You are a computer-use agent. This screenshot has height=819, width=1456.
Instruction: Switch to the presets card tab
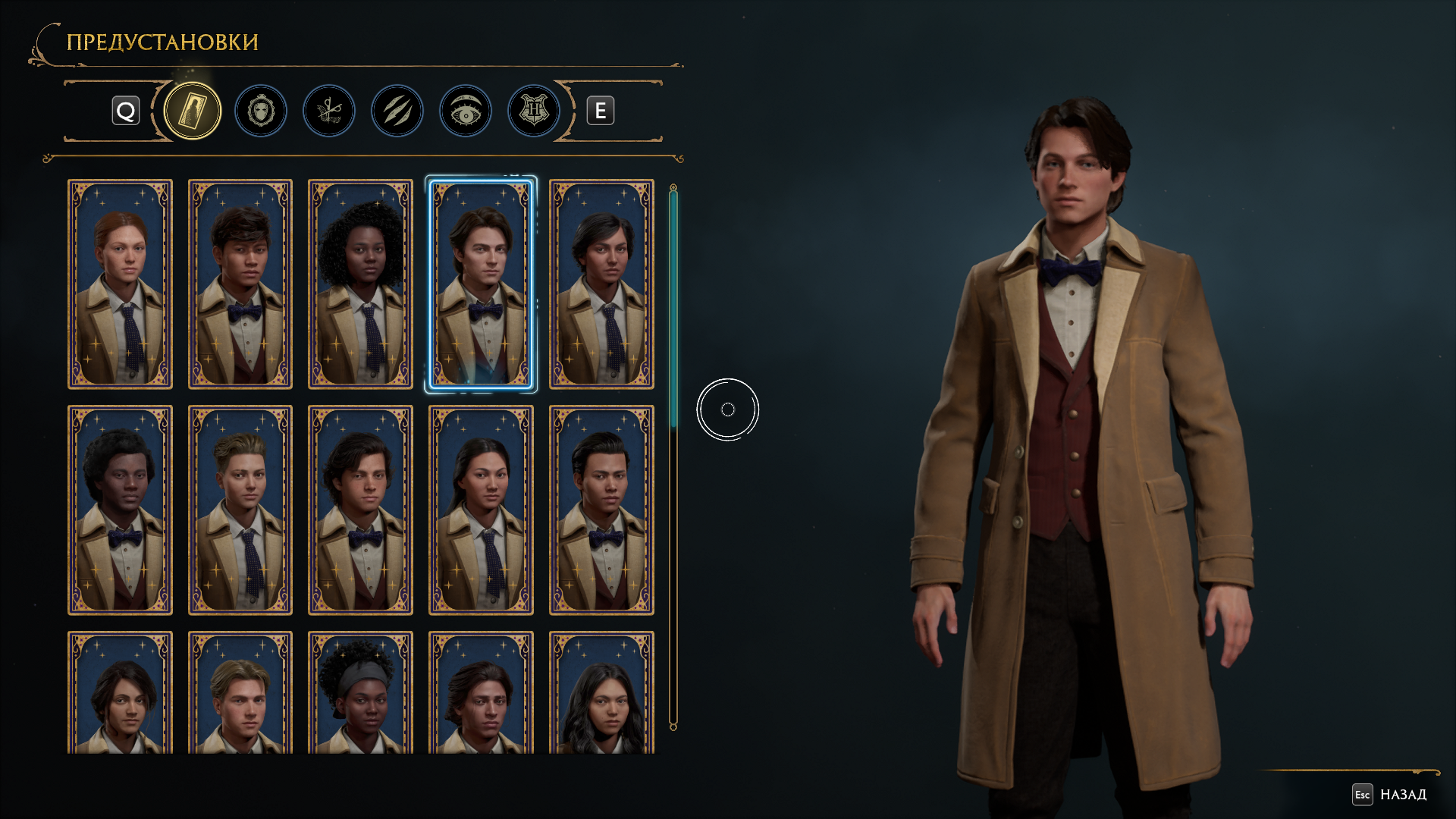point(193,111)
